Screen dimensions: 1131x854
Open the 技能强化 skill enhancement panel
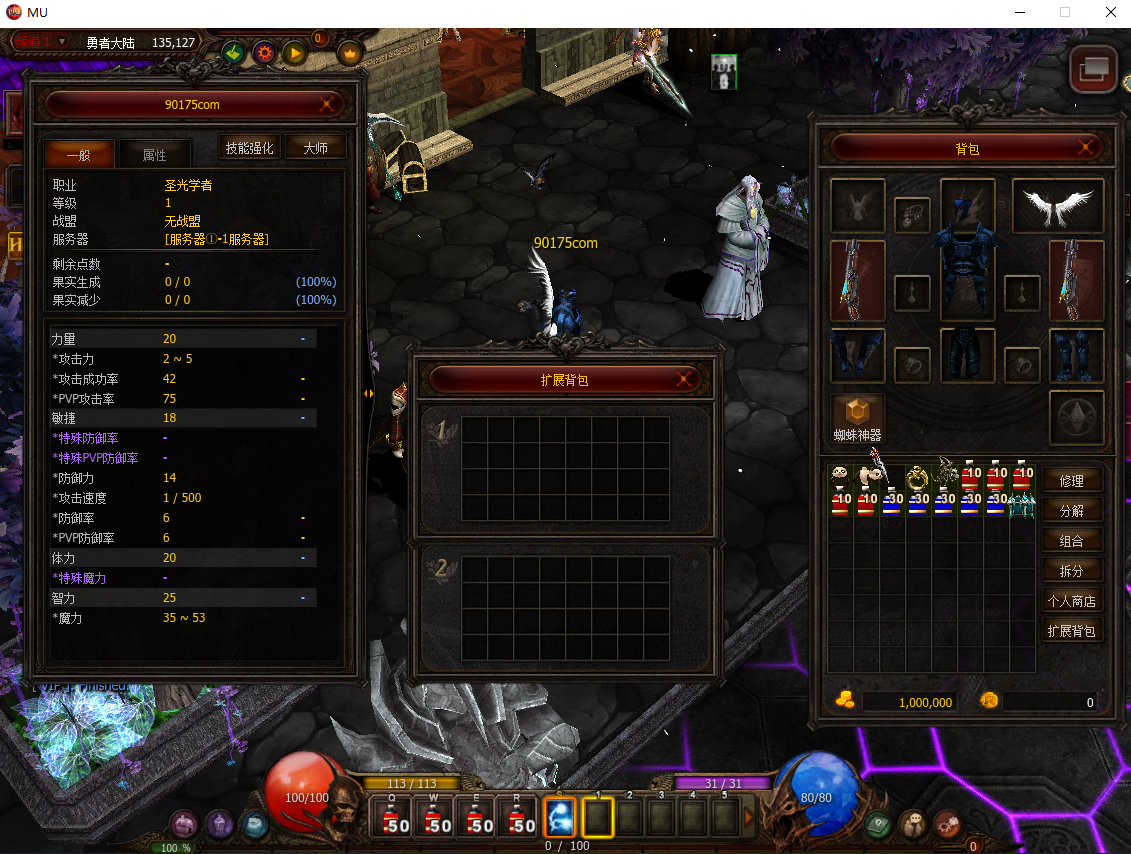pos(249,148)
